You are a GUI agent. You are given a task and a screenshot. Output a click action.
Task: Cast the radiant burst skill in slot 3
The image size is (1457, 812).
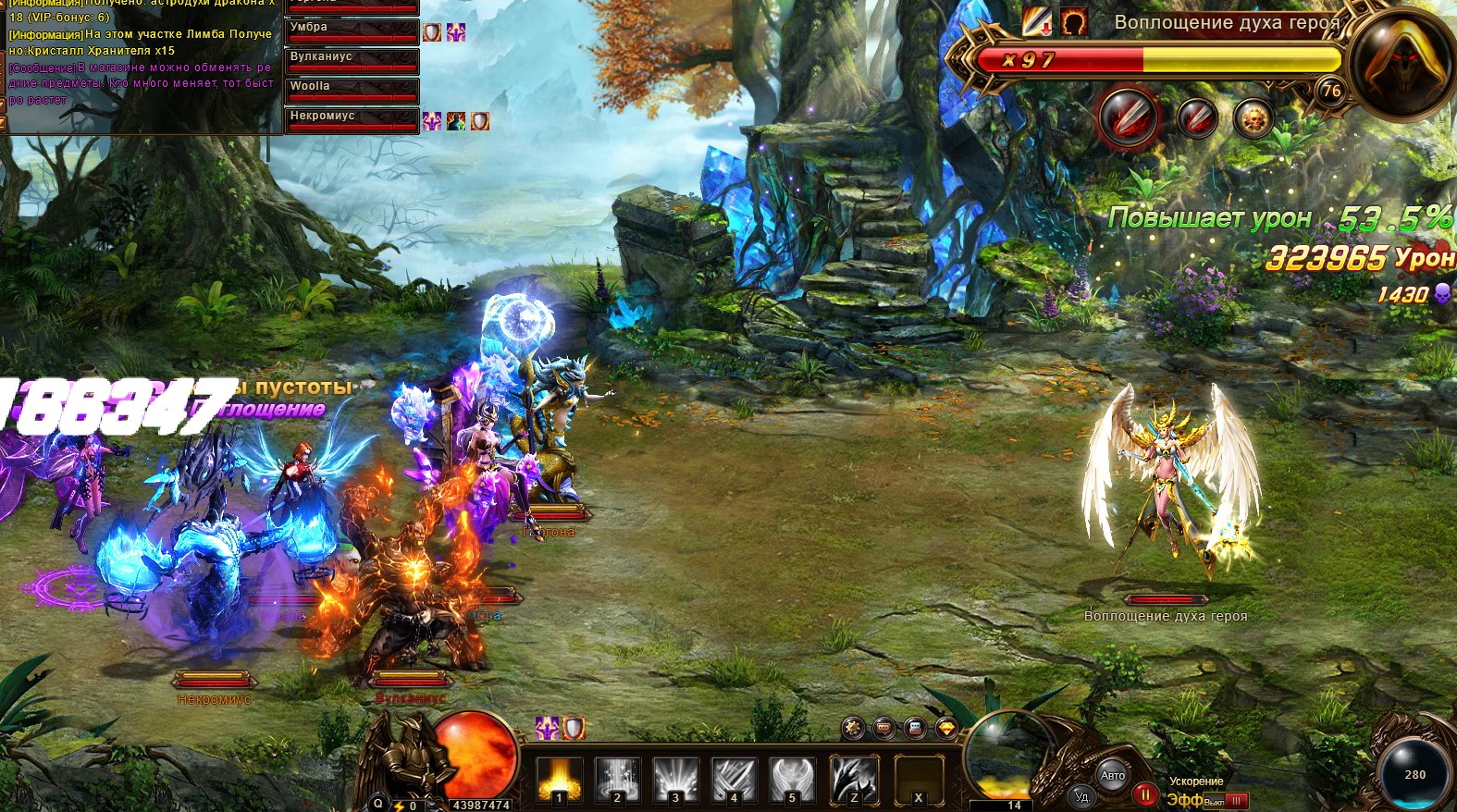(675, 780)
